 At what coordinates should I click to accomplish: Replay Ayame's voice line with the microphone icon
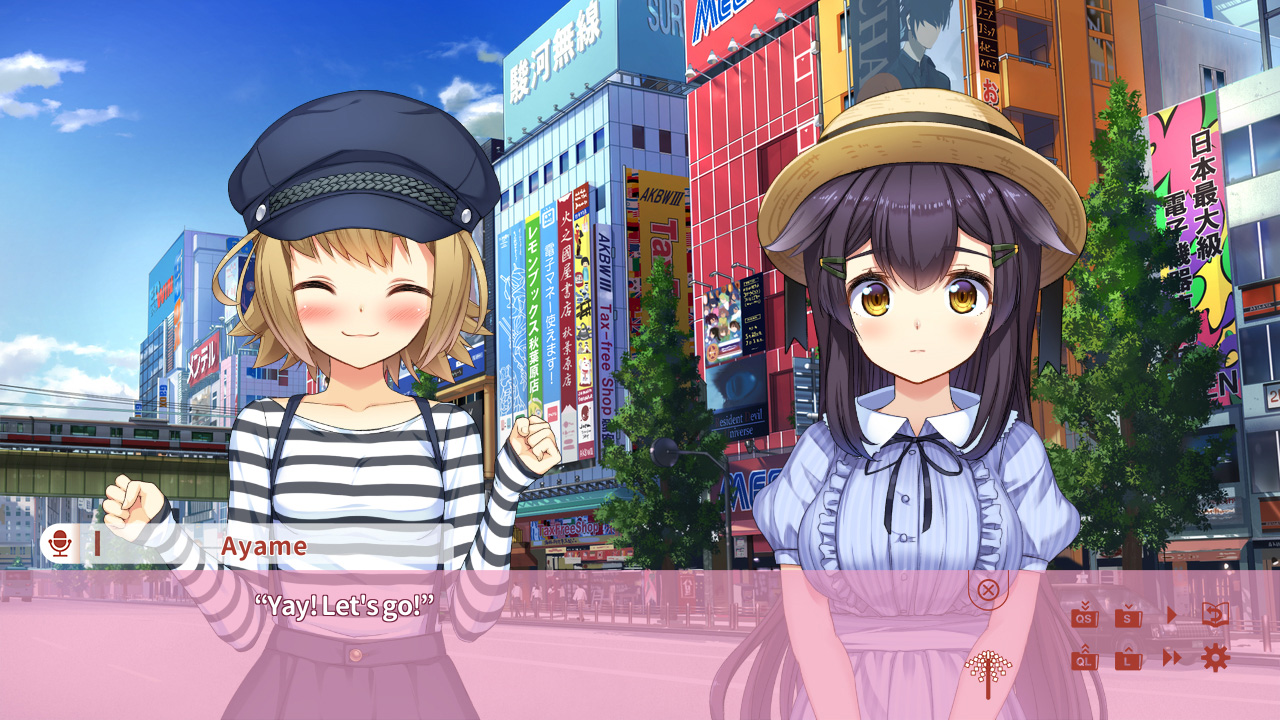click(x=62, y=546)
